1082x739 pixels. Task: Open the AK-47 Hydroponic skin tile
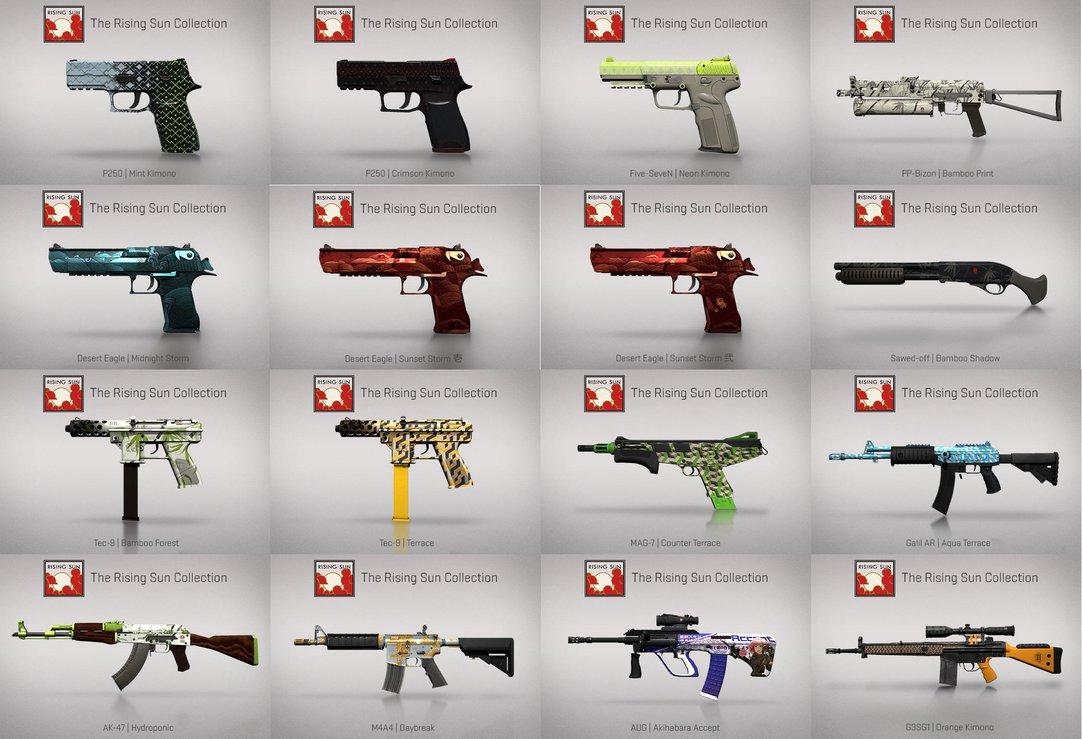pos(134,650)
